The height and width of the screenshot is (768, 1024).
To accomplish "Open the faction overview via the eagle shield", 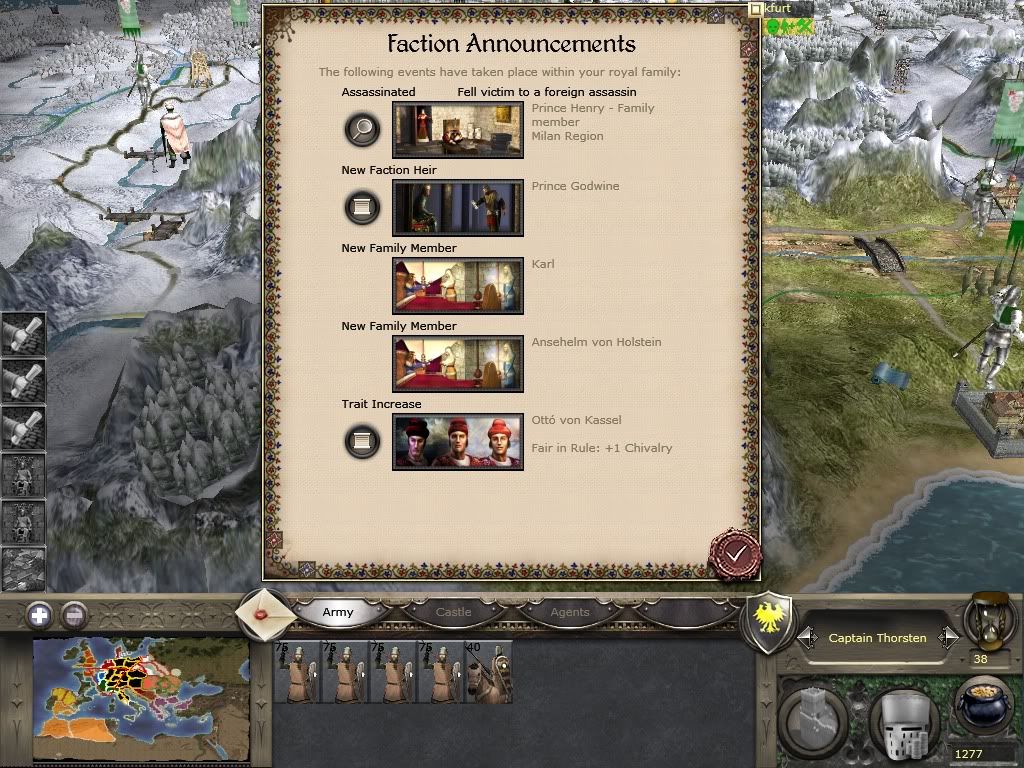I will pos(770,622).
